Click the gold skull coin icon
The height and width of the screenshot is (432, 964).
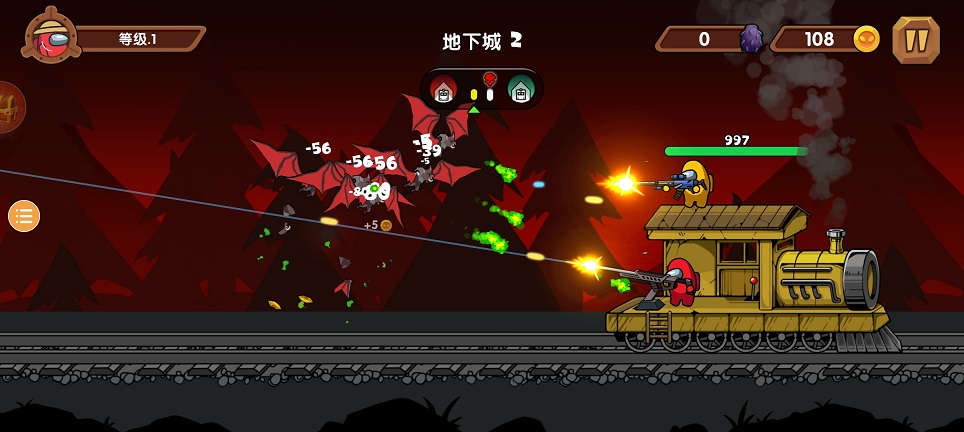pyautogui.click(x=866, y=39)
